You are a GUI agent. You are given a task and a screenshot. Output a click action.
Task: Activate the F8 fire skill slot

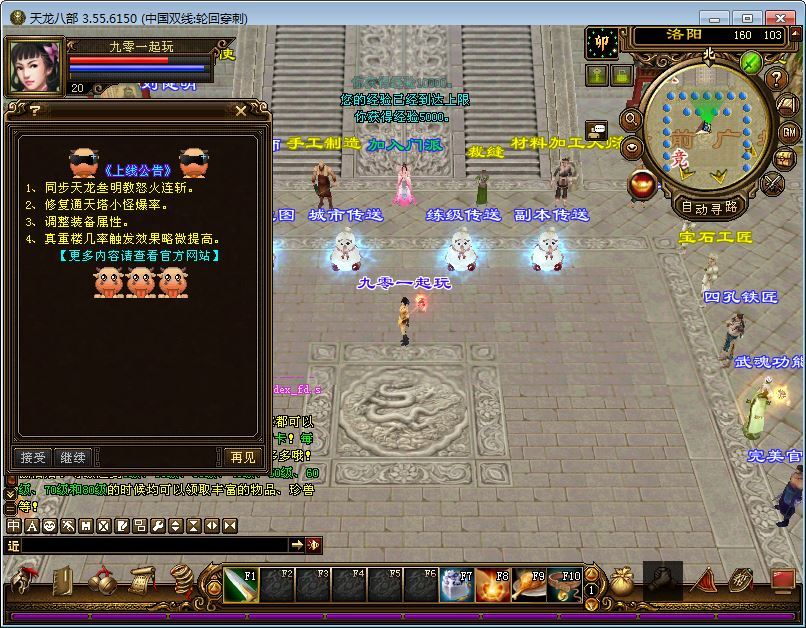[x=492, y=584]
